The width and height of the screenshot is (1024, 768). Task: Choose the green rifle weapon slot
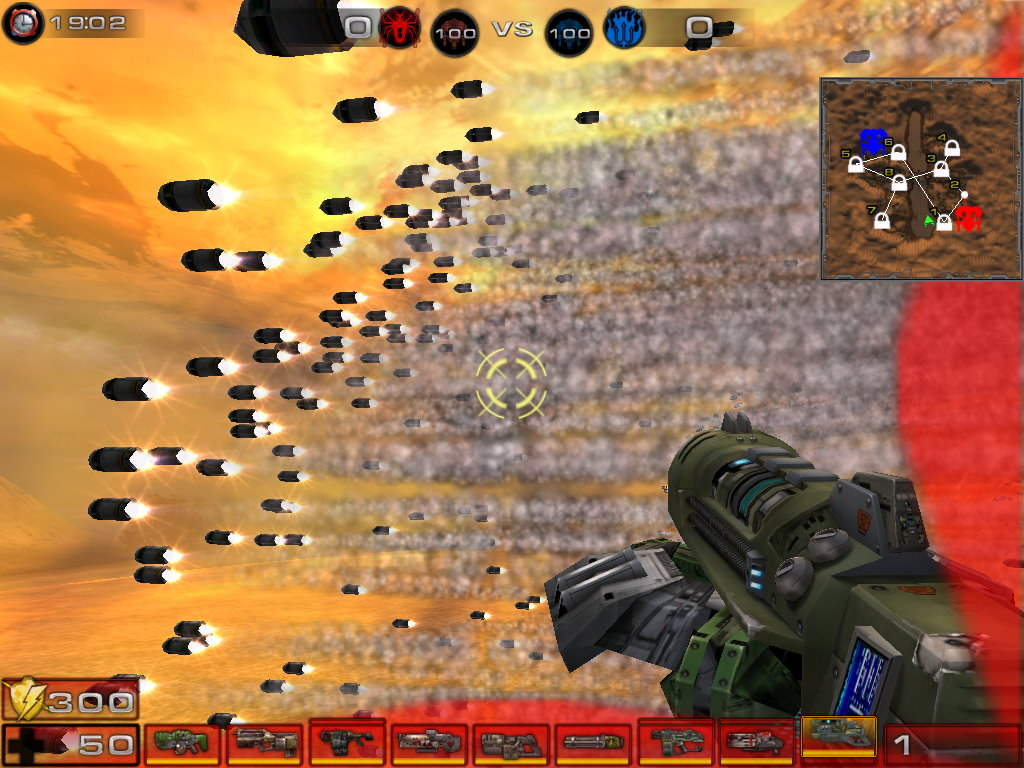click(182, 743)
